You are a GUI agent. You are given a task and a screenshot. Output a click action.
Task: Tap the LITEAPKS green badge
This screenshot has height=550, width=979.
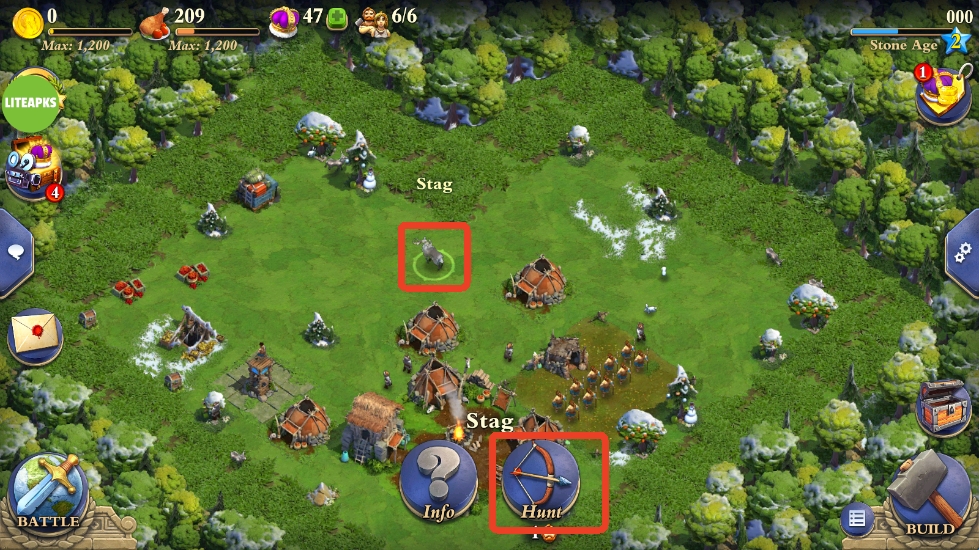coord(32,103)
